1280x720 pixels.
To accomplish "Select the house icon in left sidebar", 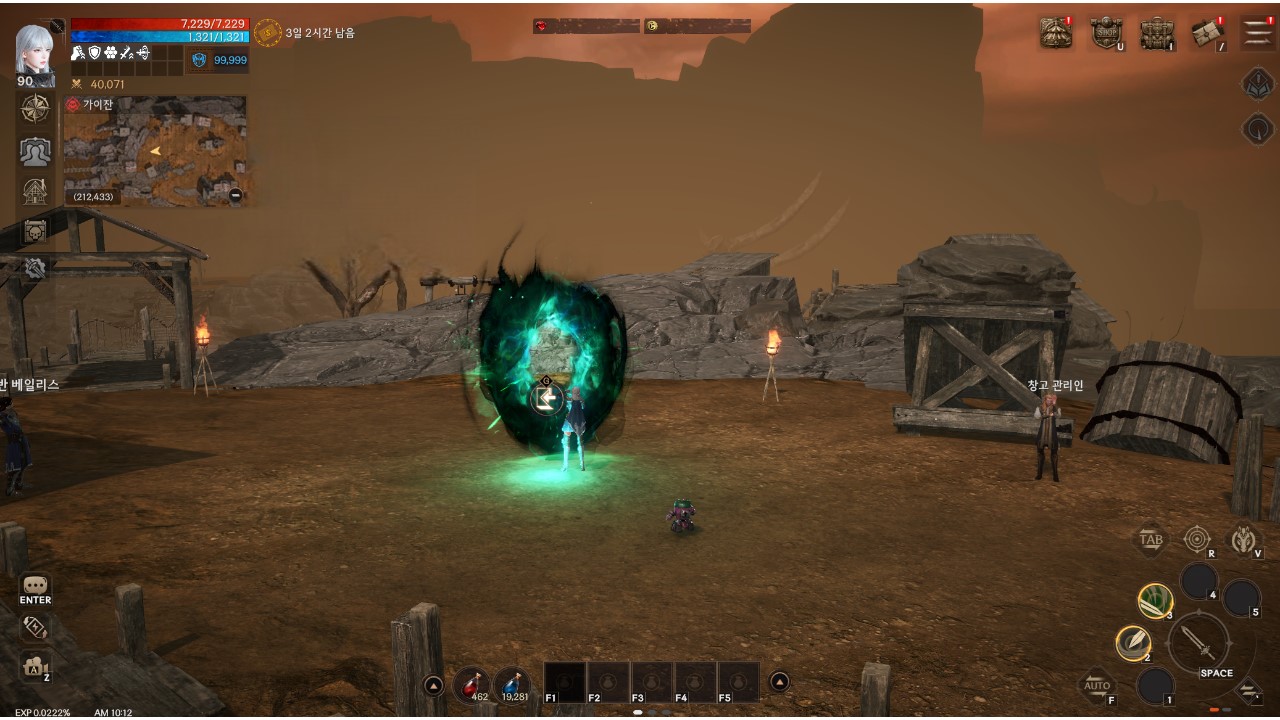I will click(x=35, y=191).
